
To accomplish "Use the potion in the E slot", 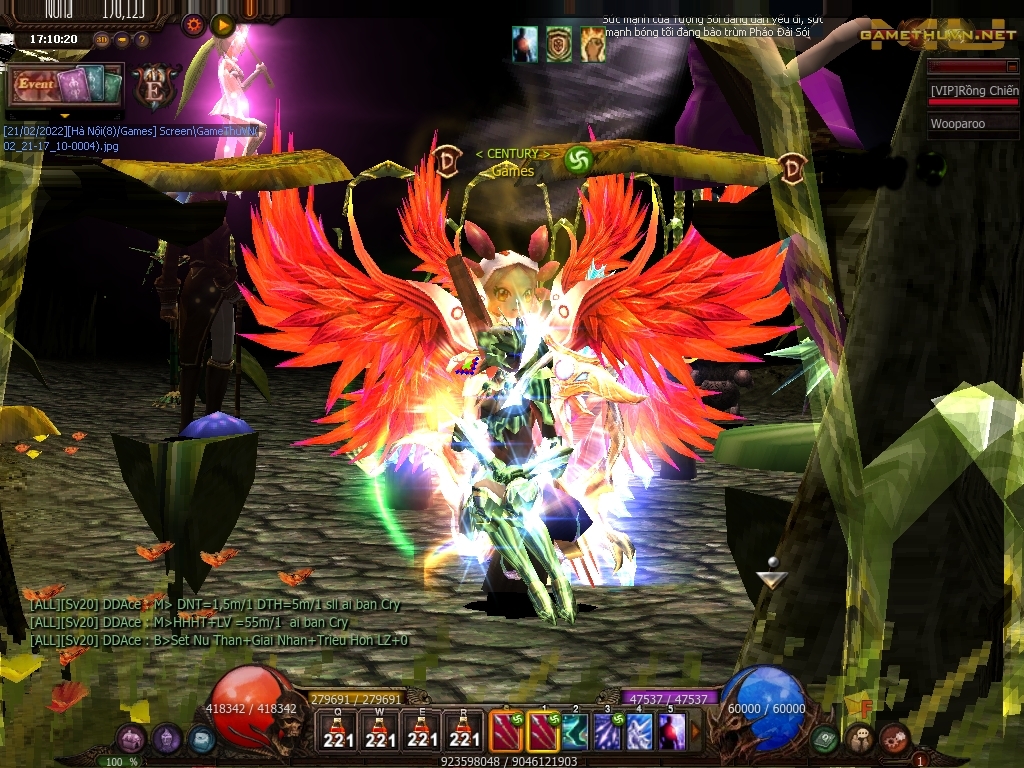I will click(422, 731).
